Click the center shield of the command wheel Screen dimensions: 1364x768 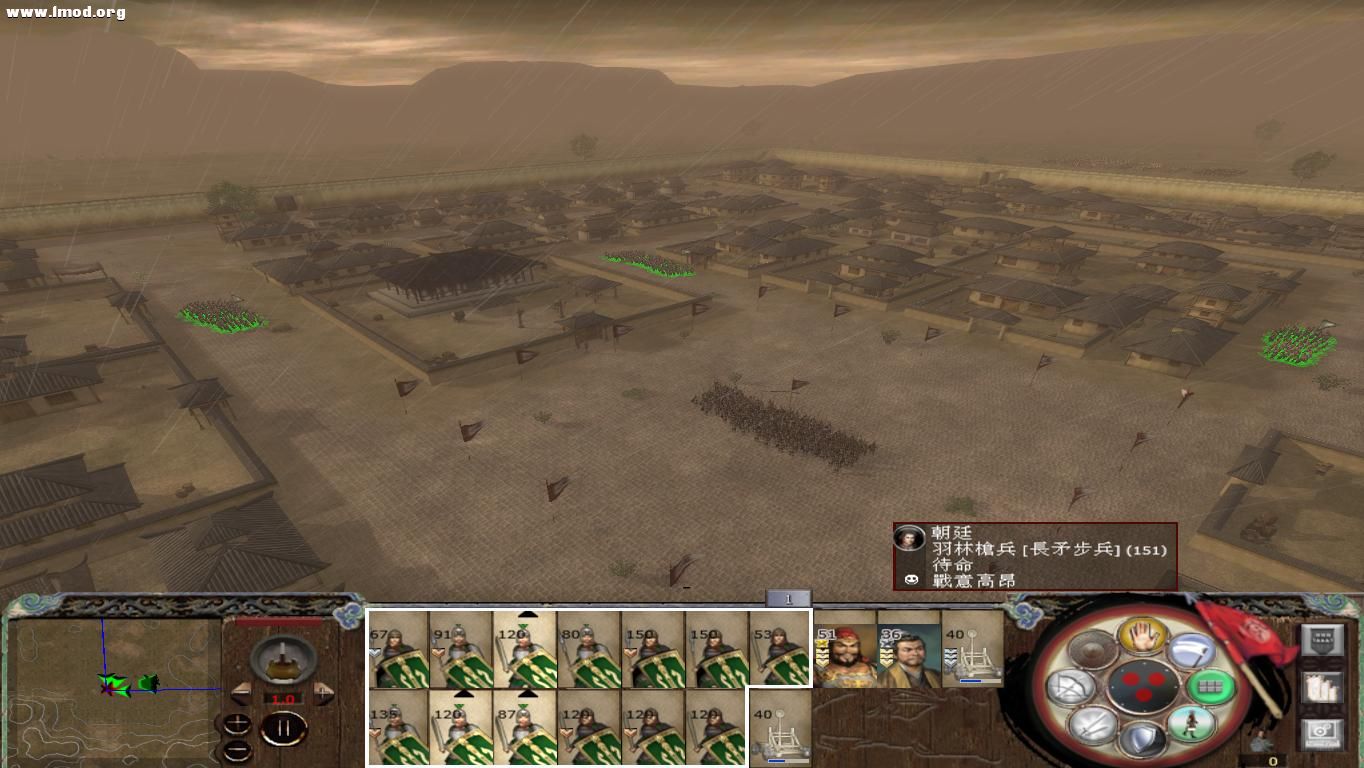1145,685
